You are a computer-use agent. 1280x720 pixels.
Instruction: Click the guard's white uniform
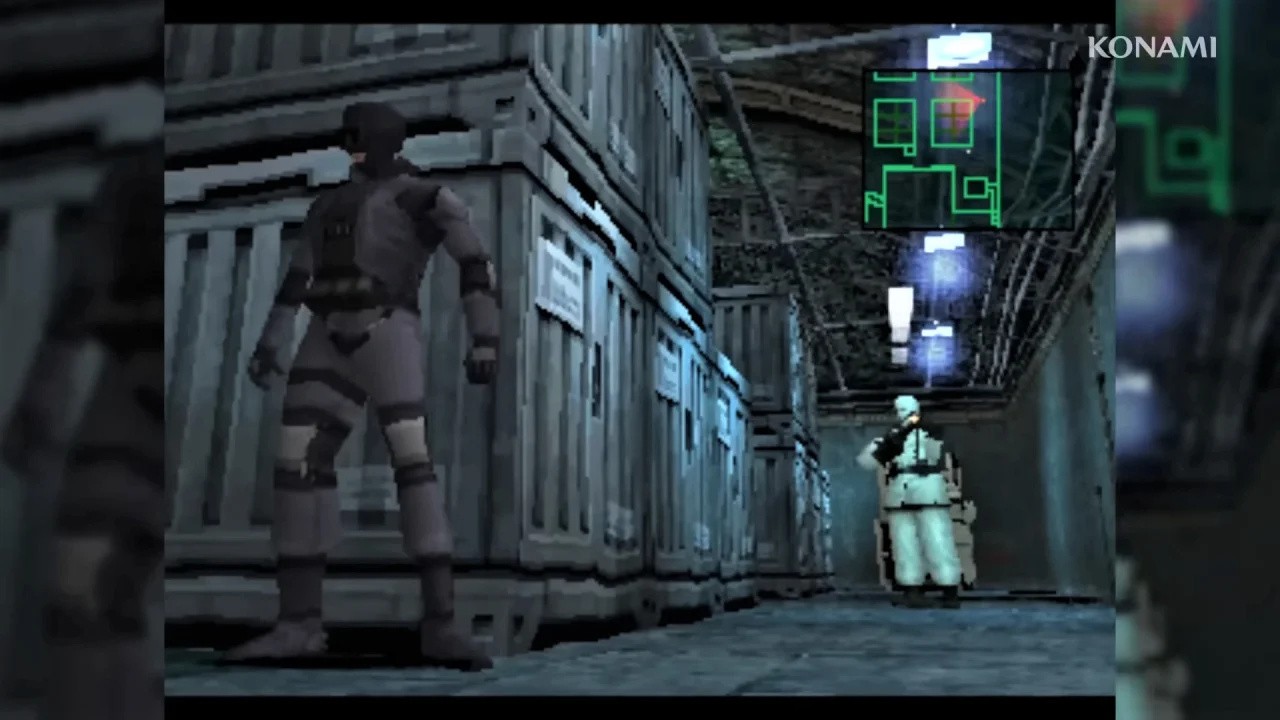click(920, 520)
